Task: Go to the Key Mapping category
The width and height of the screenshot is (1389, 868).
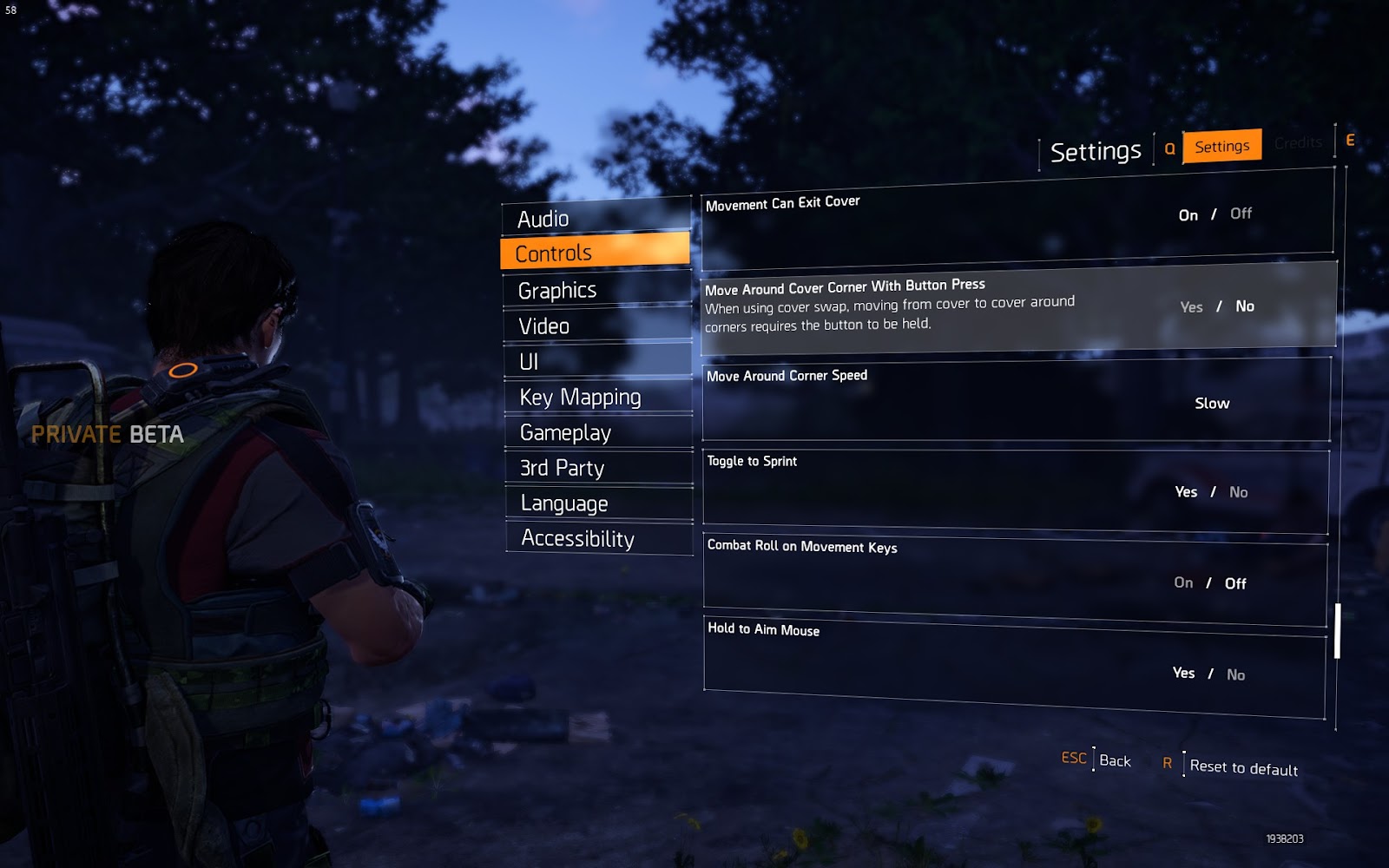Action: point(598,397)
